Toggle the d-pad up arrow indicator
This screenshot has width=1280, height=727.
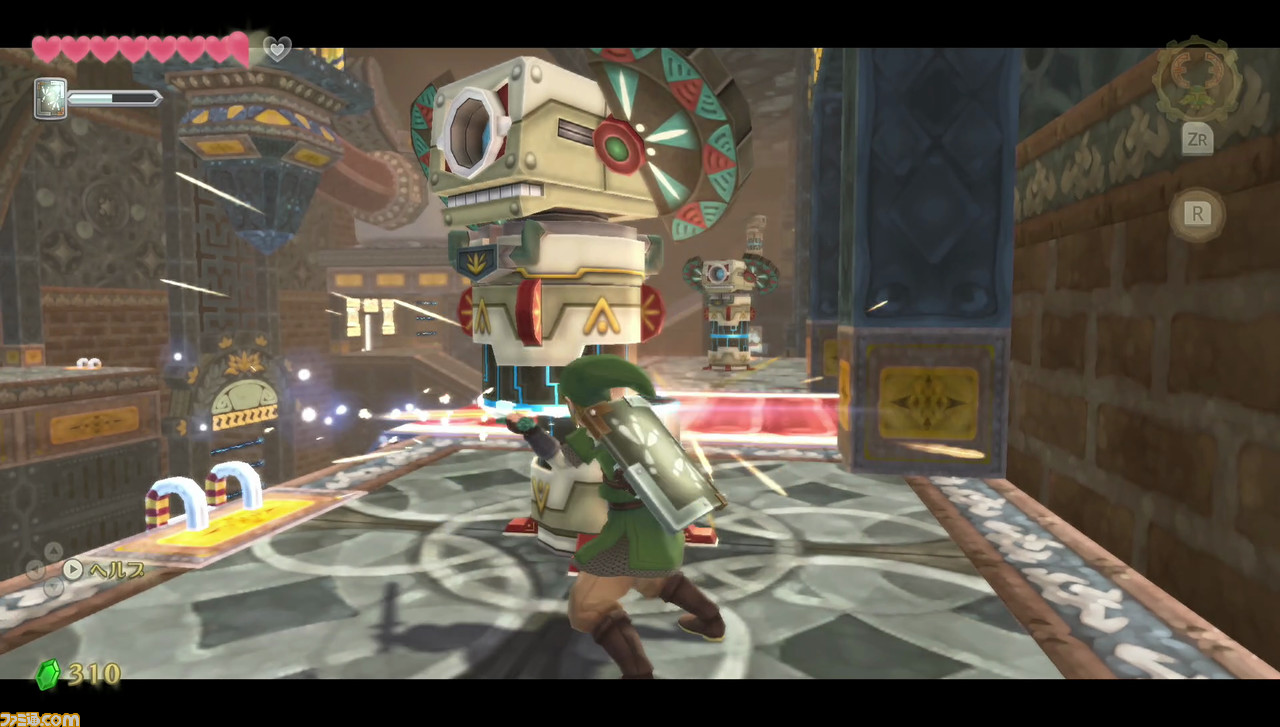53,552
